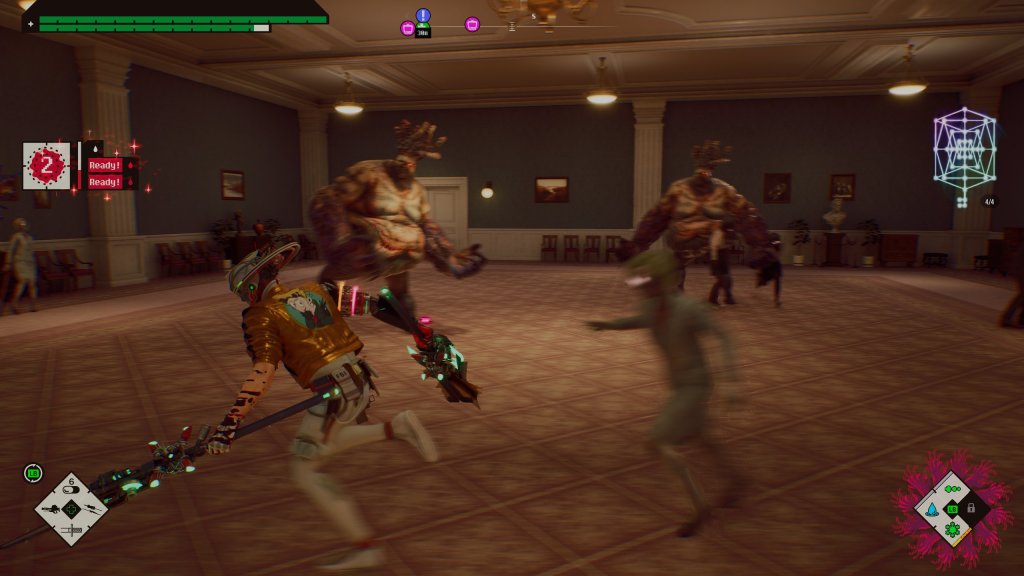Select the lower red Ready! ability
This screenshot has width=1024, height=576.
click(x=105, y=182)
